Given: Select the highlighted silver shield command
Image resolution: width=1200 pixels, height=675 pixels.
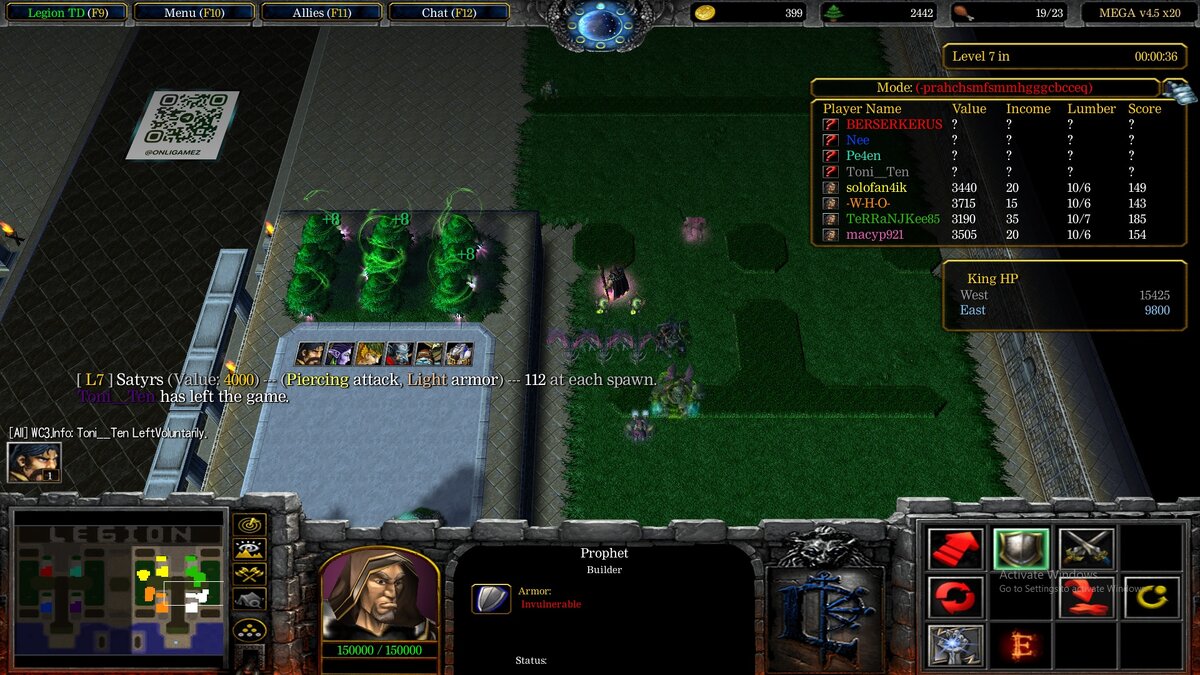Looking at the screenshot, I should (x=1021, y=549).
